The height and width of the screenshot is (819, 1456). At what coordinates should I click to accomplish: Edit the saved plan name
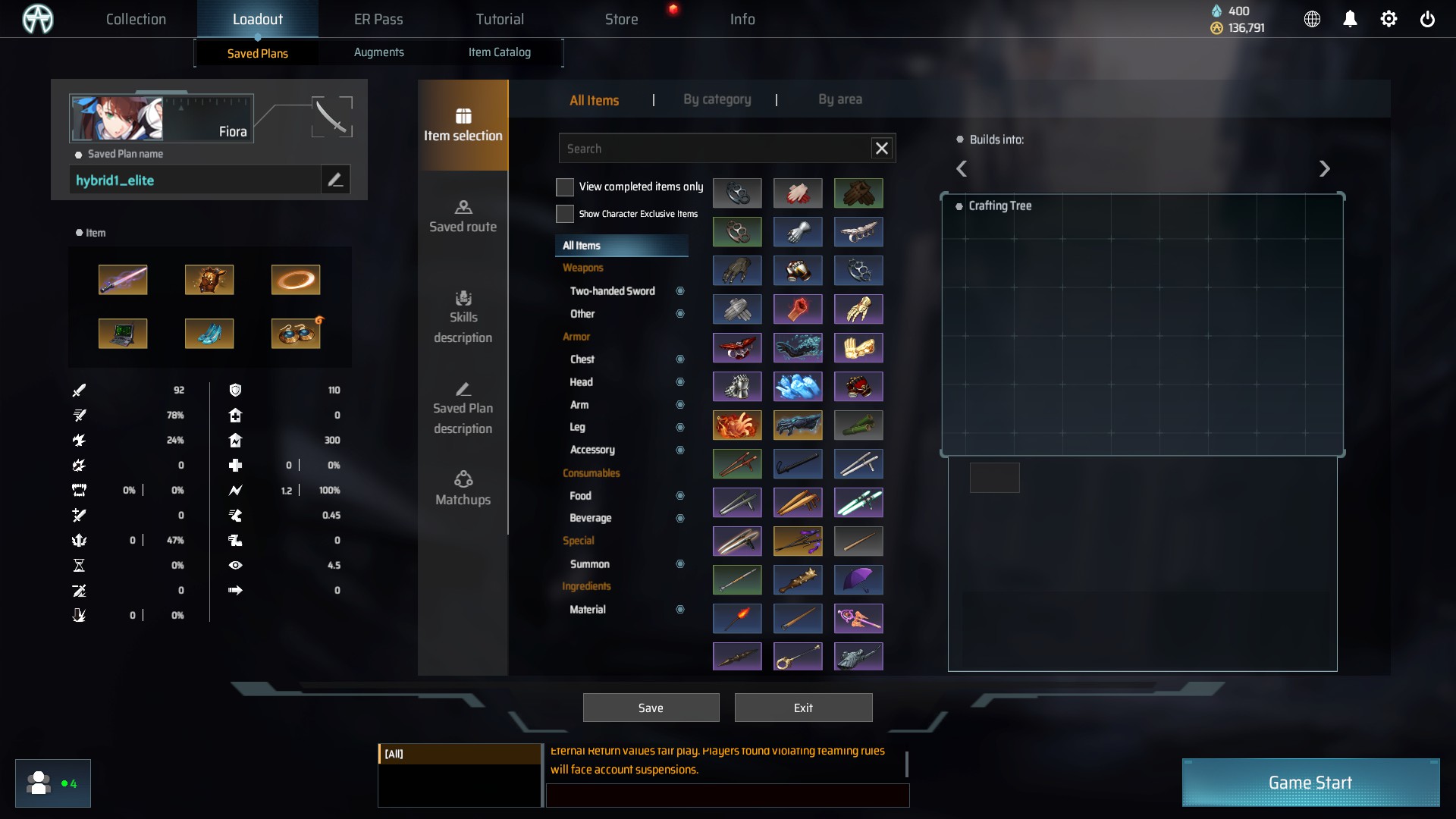click(x=335, y=180)
